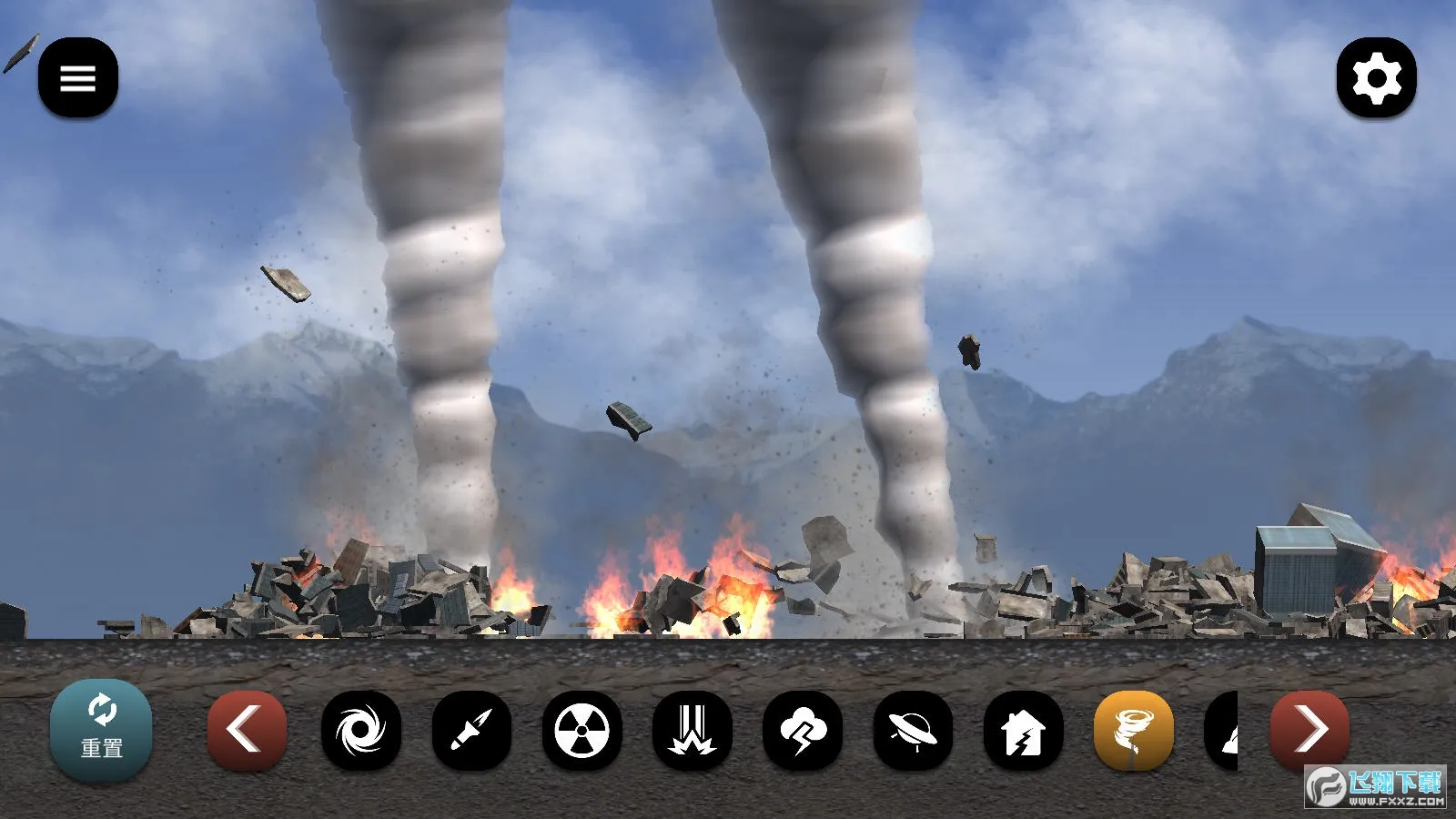Click the 飞翔下载 watermark logo
Image resolution: width=1456 pixels, height=819 pixels.
1376,786
